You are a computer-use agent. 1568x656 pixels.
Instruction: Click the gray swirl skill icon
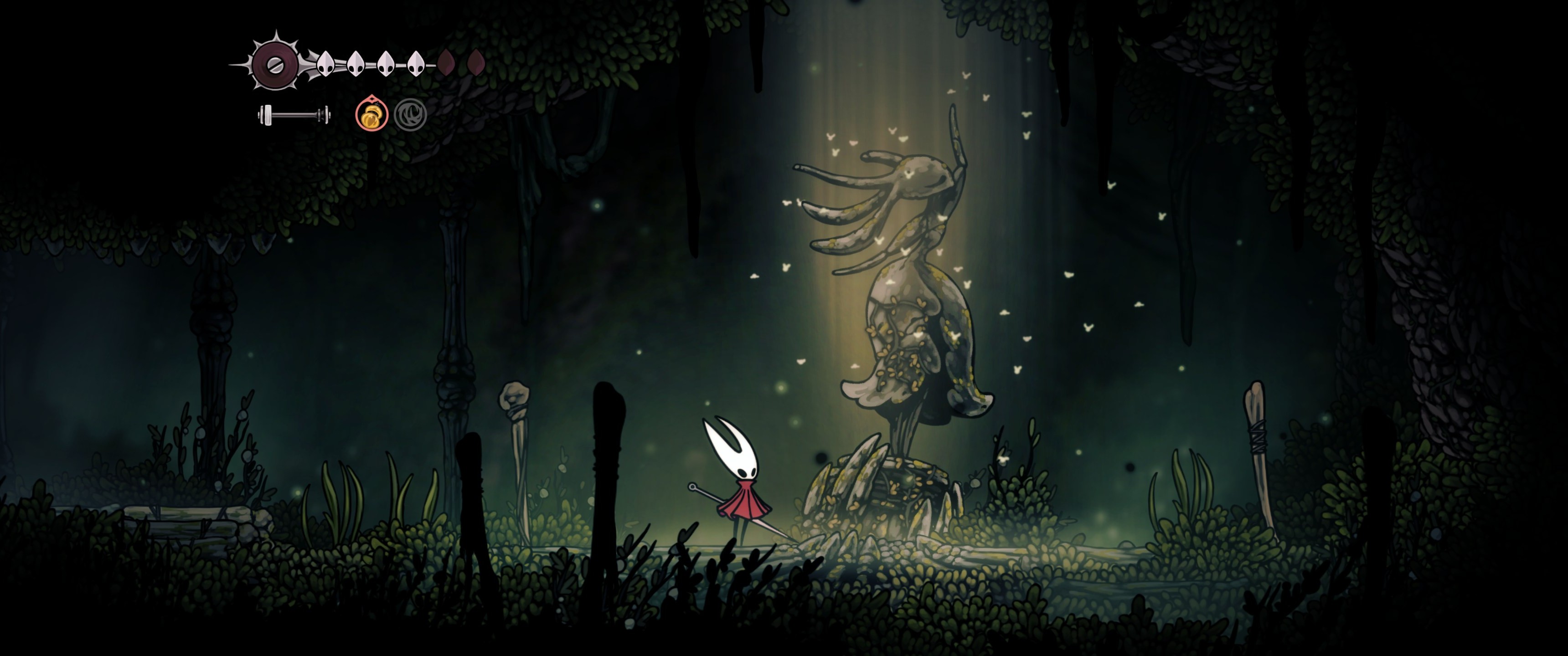(x=410, y=114)
